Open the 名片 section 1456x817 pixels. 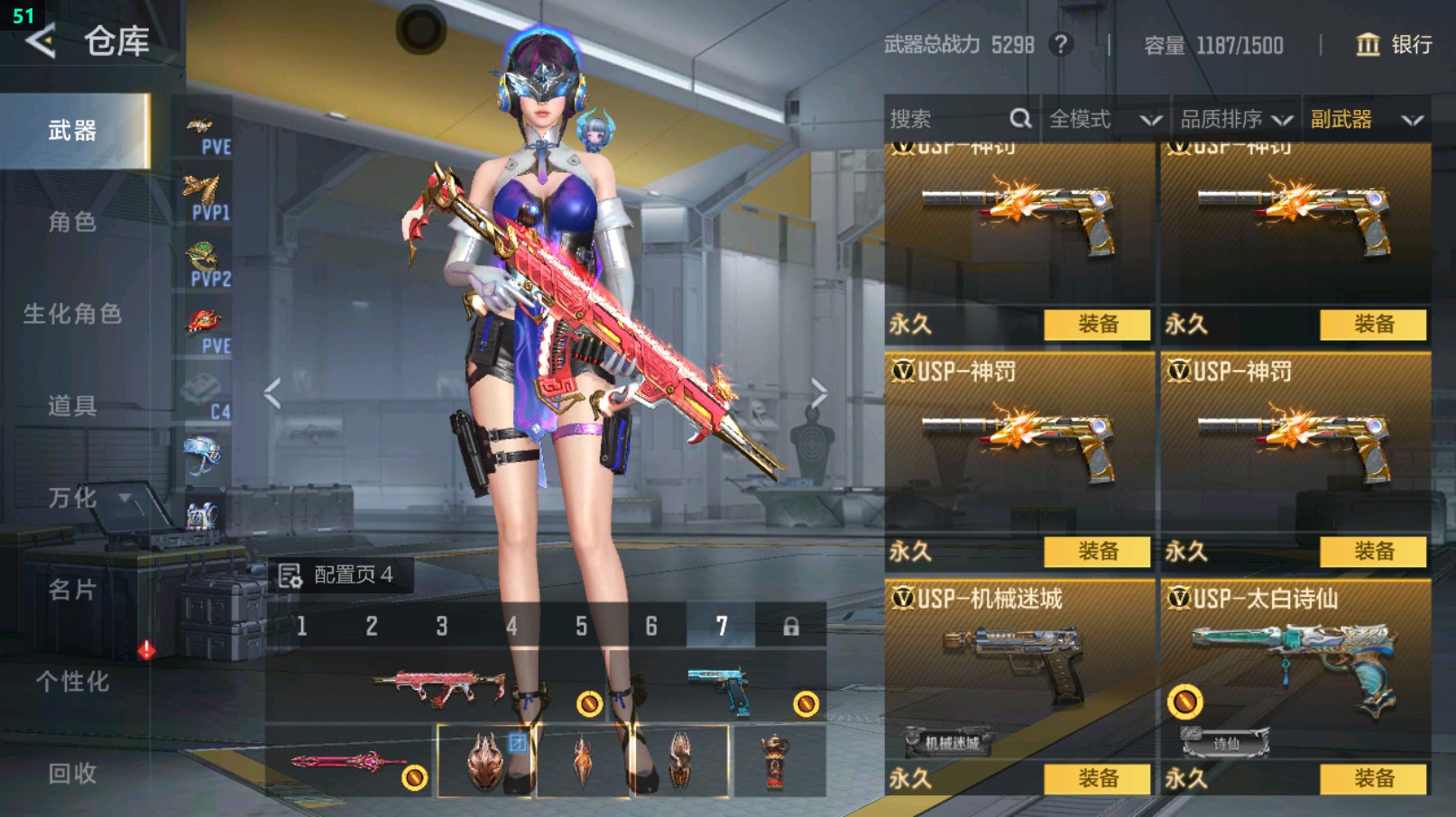(x=72, y=590)
